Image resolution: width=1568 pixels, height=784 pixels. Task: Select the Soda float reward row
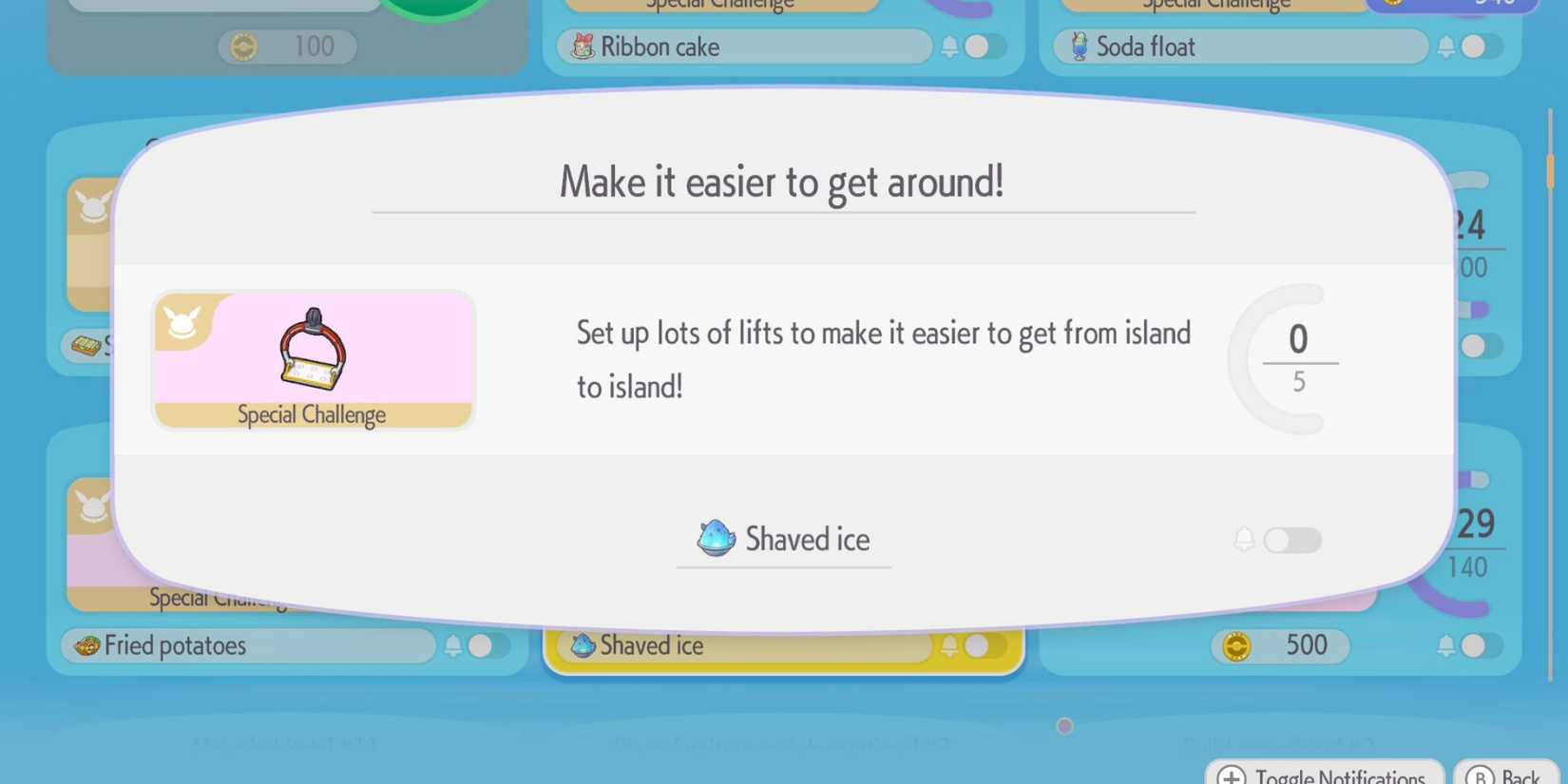coord(1239,47)
